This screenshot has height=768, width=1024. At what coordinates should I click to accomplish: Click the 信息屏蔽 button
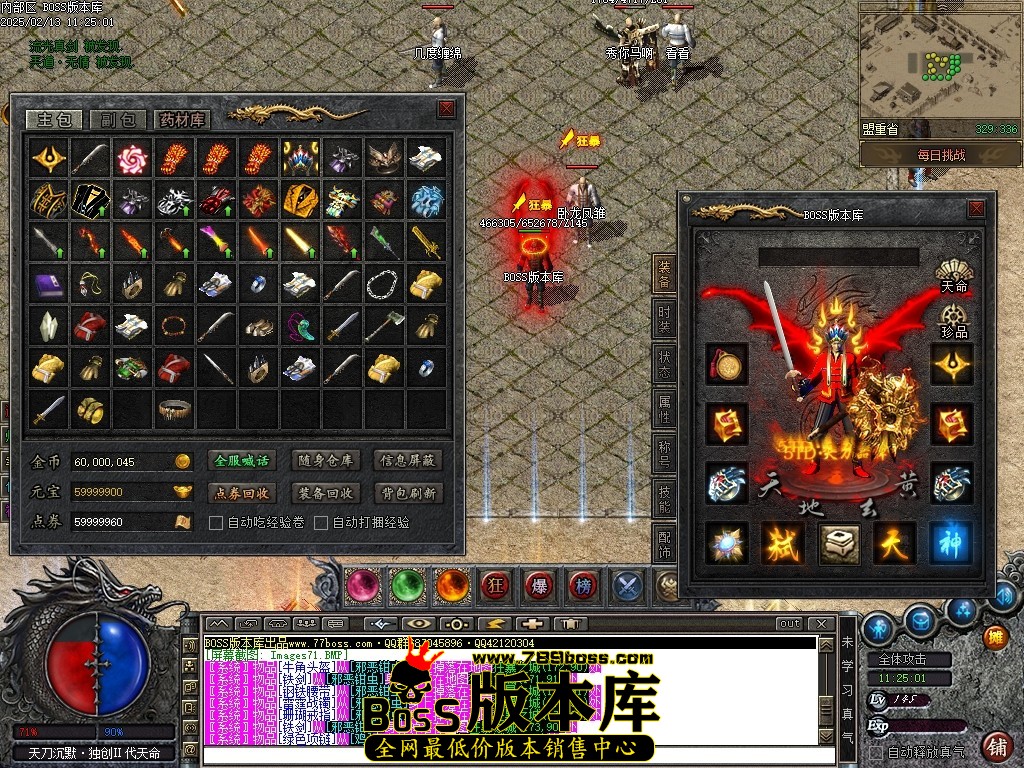point(407,461)
